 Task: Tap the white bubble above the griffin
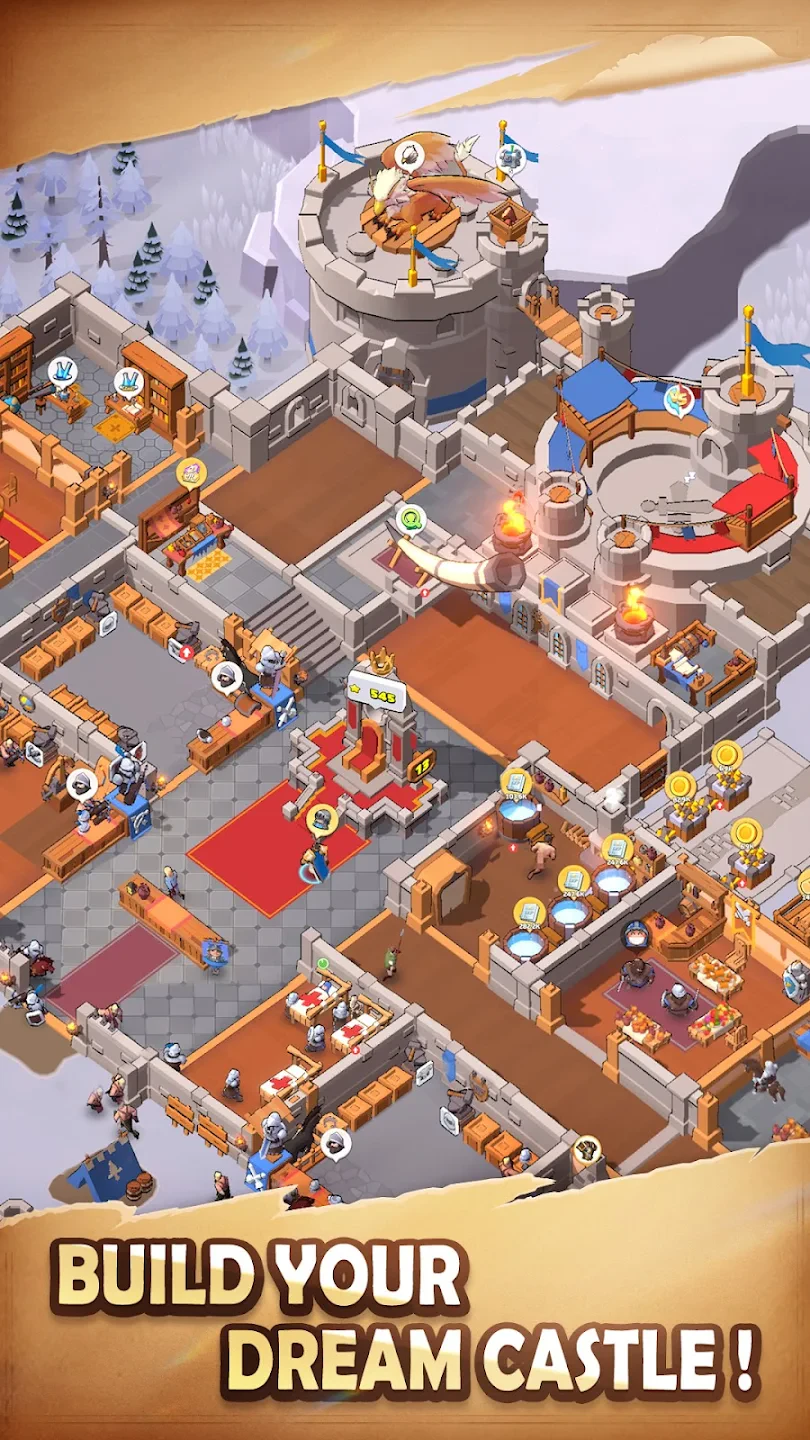(x=409, y=155)
